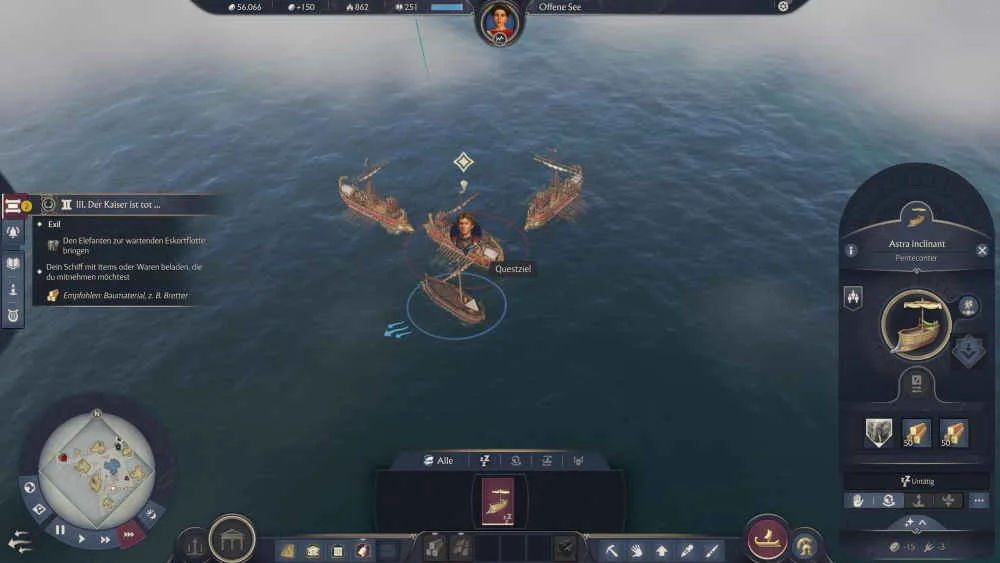This screenshot has width=1000, height=563.
Task: Select the hand stop command
Action: (858, 500)
